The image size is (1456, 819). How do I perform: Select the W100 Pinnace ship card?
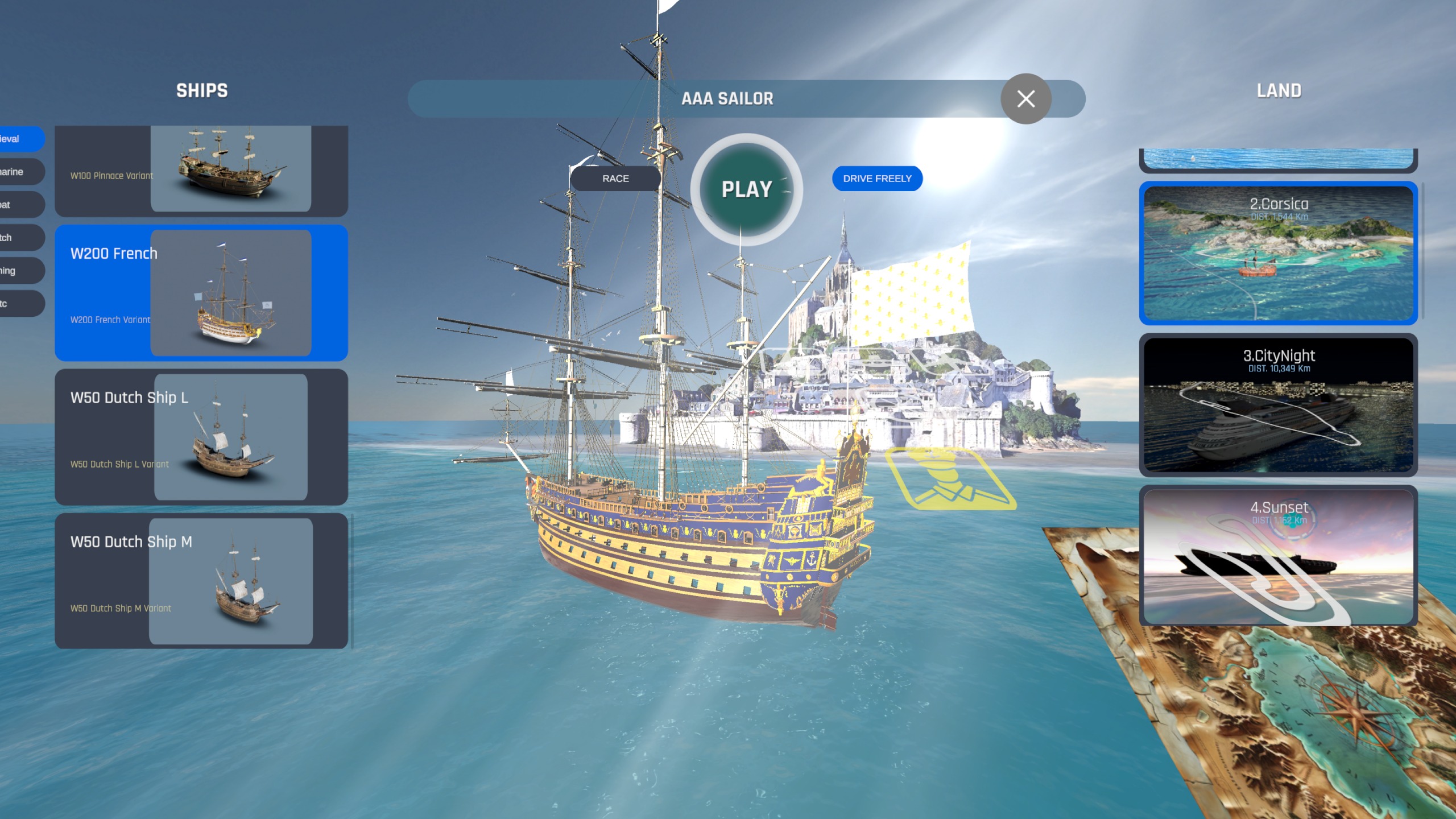click(201, 171)
